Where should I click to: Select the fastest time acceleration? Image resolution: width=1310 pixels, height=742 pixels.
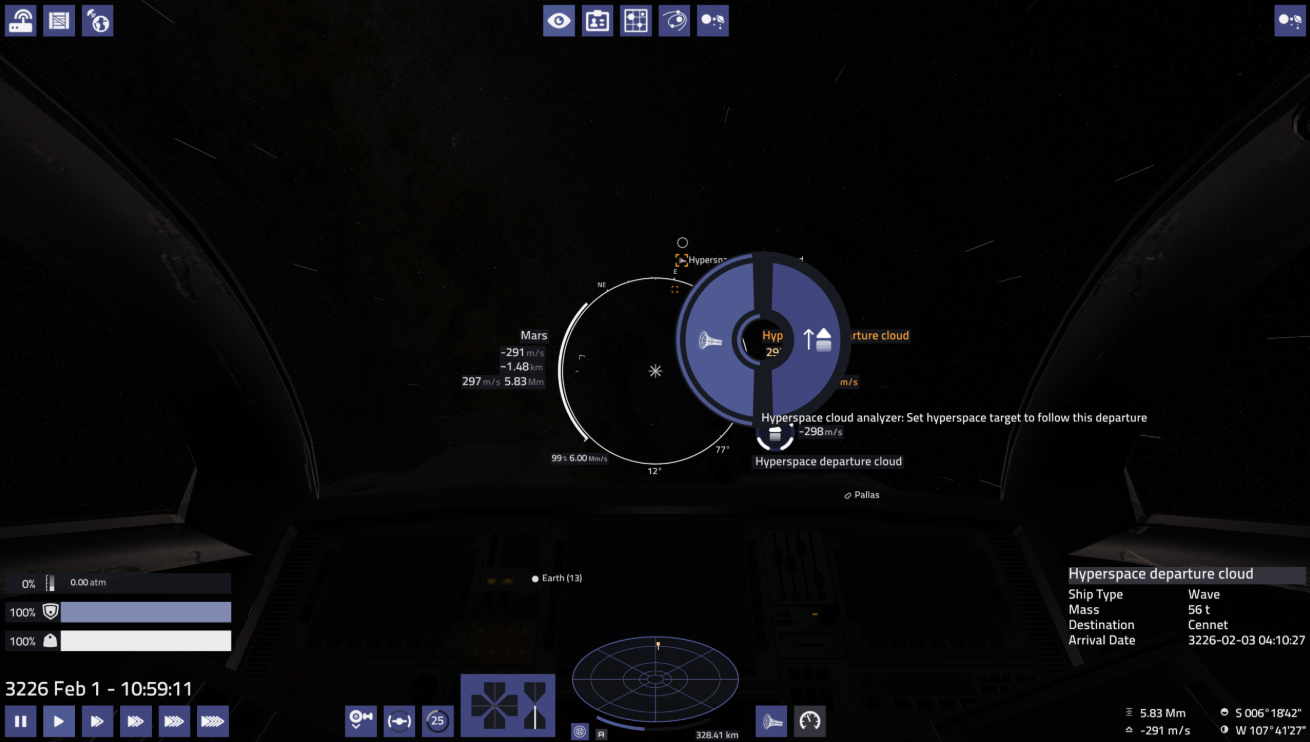213,720
